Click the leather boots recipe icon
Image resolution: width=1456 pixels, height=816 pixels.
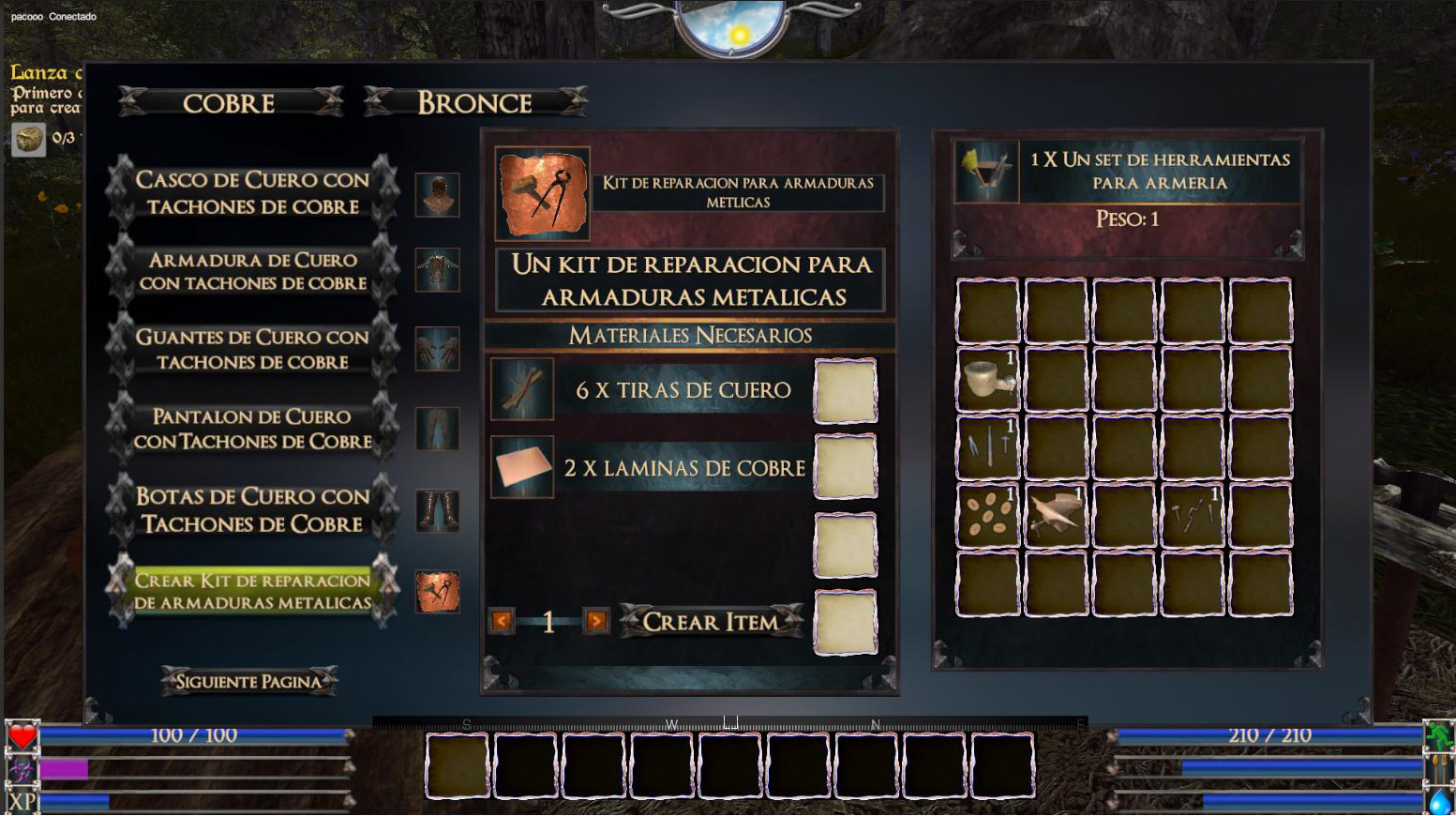pyautogui.click(x=438, y=511)
